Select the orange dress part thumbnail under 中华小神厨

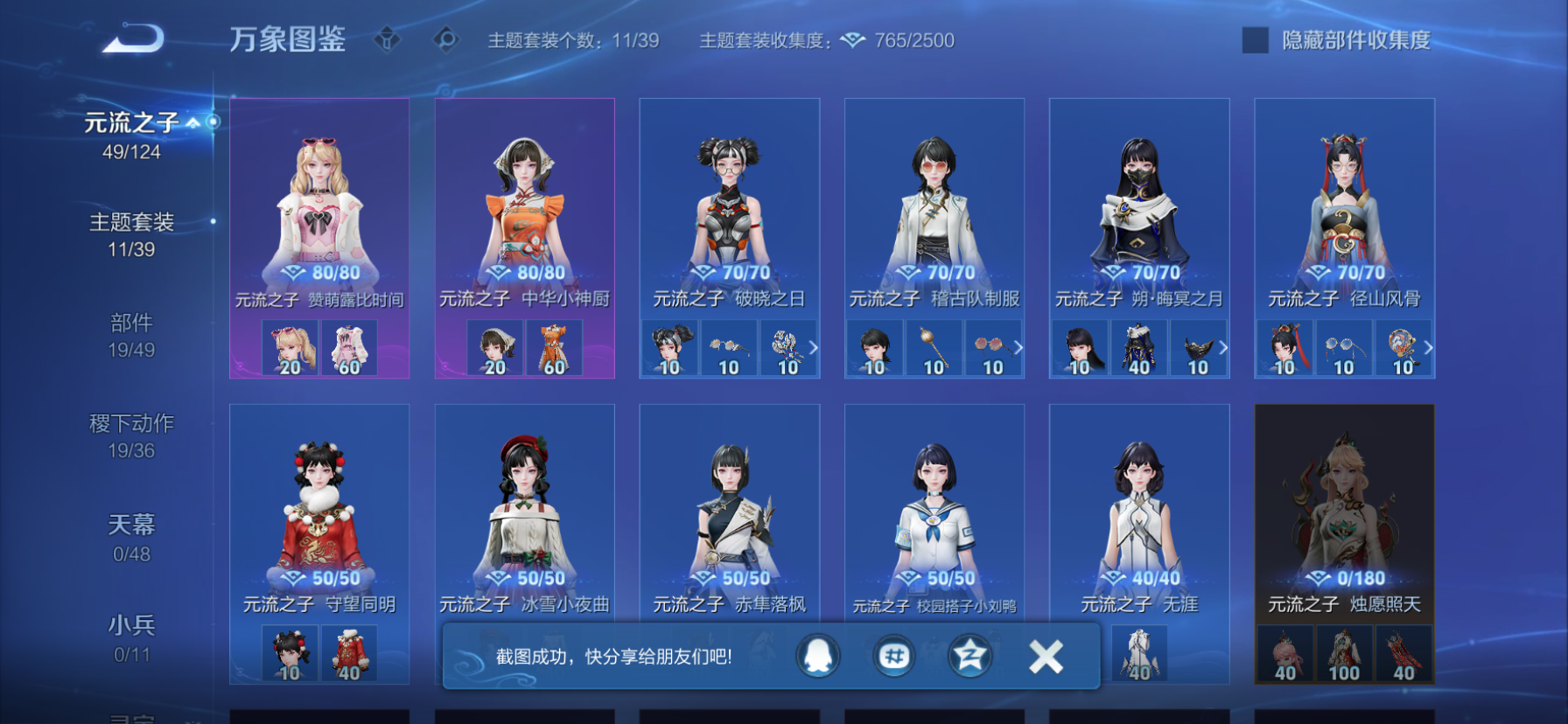(554, 347)
